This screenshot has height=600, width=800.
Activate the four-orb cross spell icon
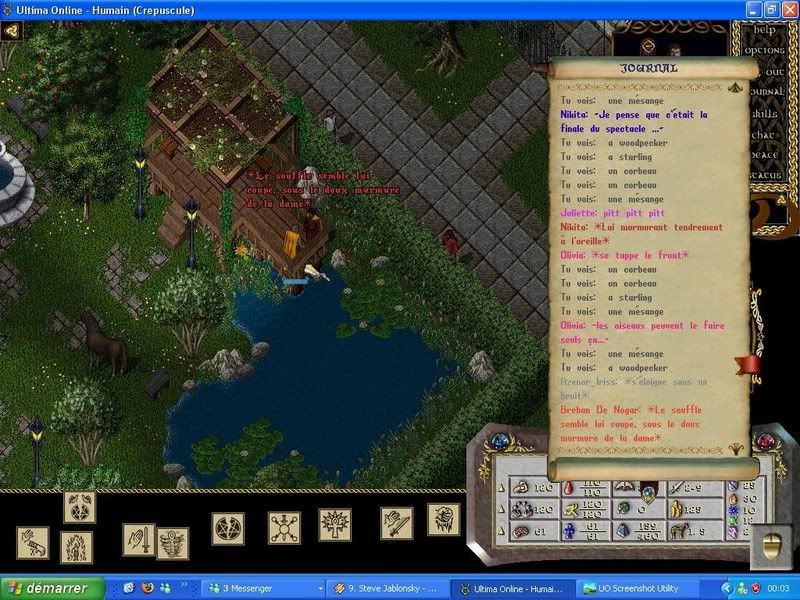283,527
